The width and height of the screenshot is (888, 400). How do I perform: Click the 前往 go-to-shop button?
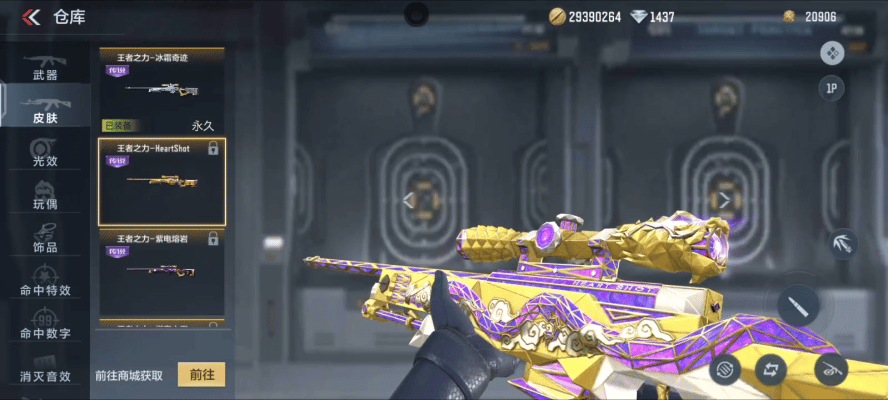point(201,375)
